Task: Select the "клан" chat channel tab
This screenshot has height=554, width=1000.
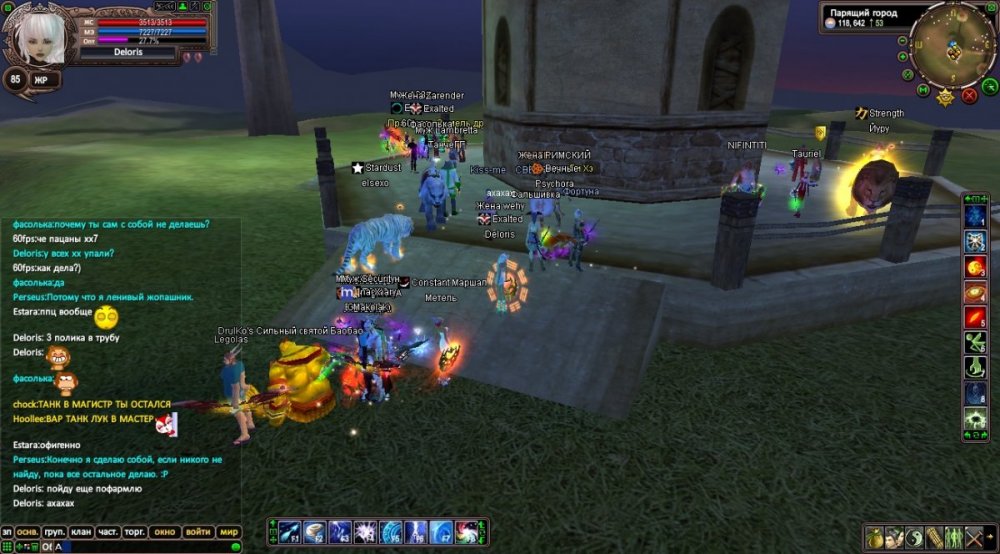Action: coord(82,532)
